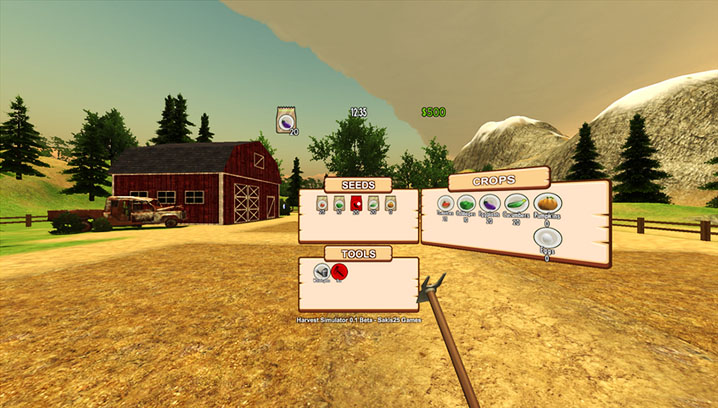The width and height of the screenshot is (718, 408).
Task: Choose the Cabbages crop icon
Action: (x=466, y=203)
